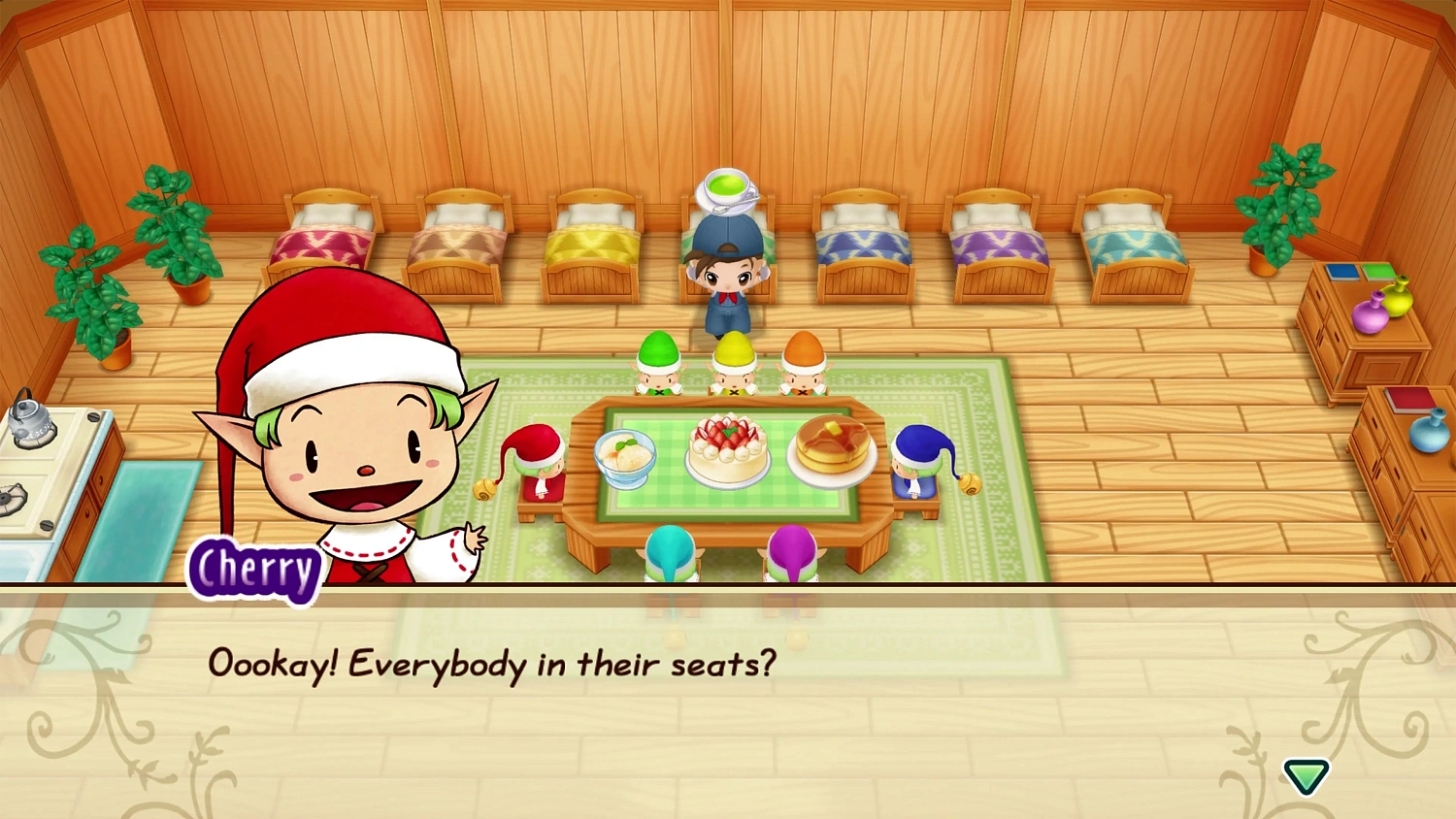Click the Cherry name plate

tap(254, 571)
